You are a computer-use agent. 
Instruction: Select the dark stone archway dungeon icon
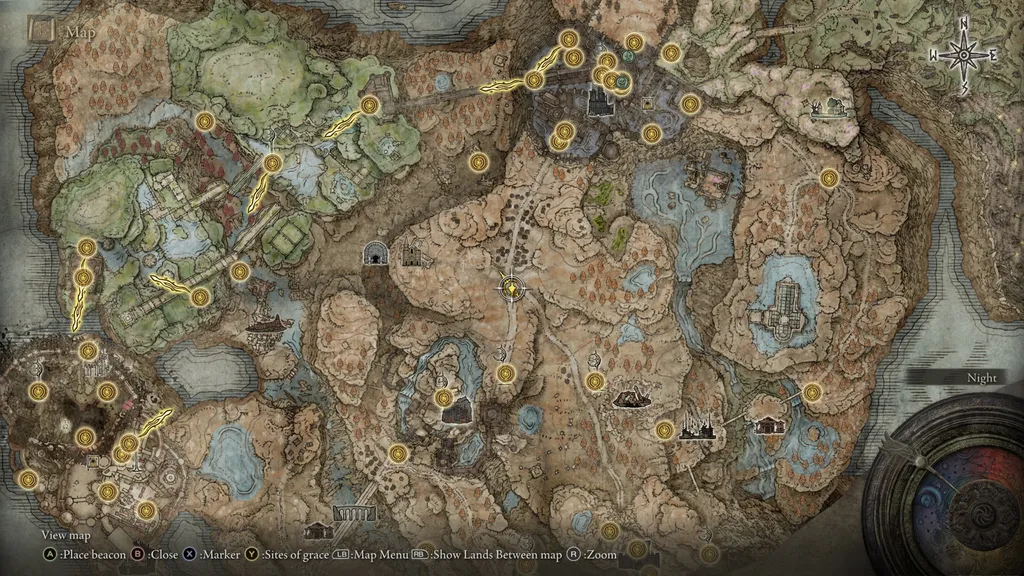pyautogui.click(x=376, y=254)
